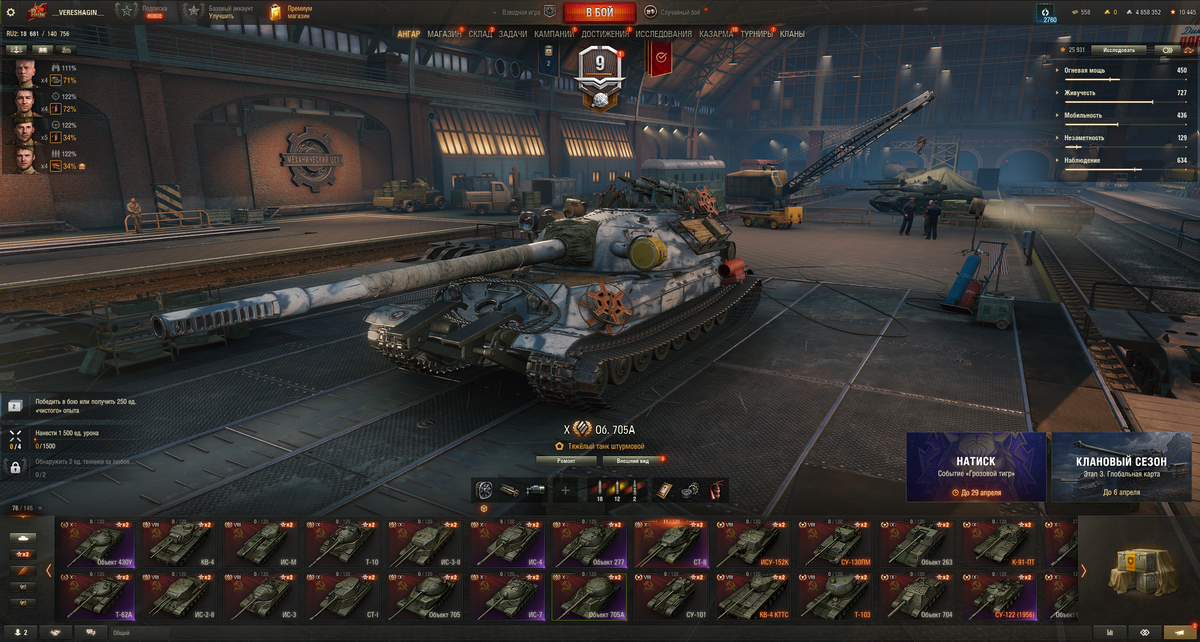Open the НАТИСК event banner
Image resolution: width=1200 pixels, height=642 pixels.
click(x=976, y=467)
